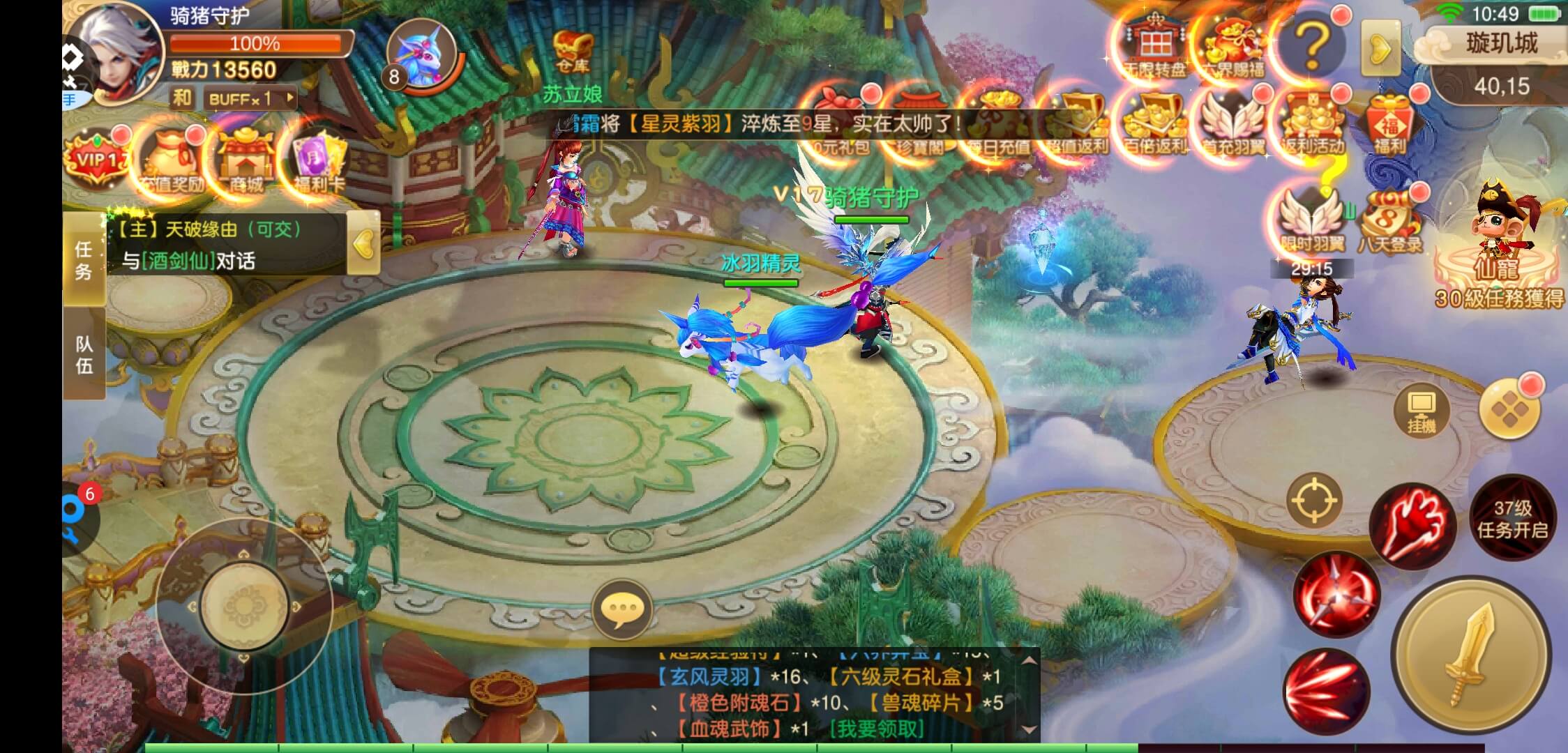Open the 八天登录 login reward
1568x753 pixels.
pyautogui.click(x=1389, y=223)
